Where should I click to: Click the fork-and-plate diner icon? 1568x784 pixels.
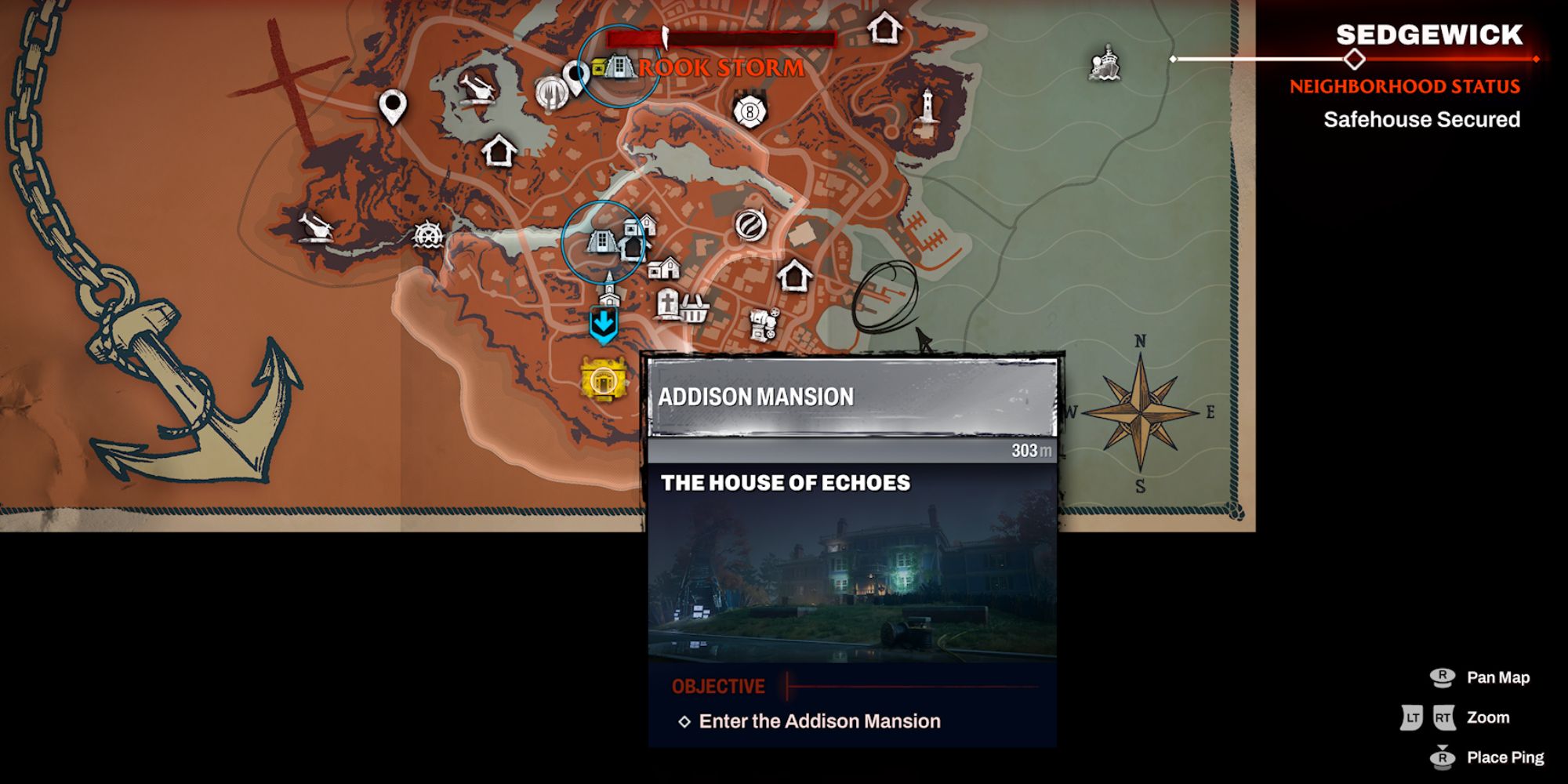click(553, 93)
